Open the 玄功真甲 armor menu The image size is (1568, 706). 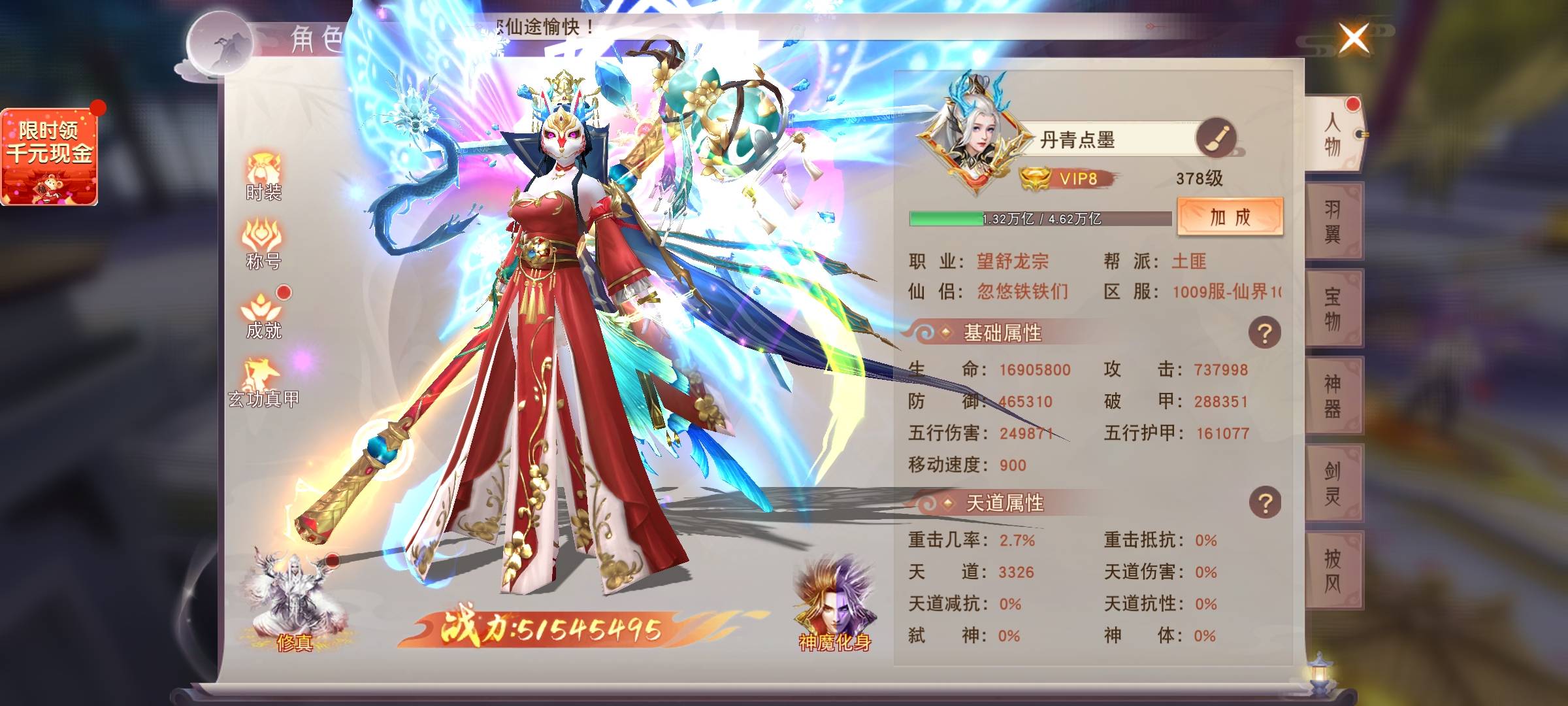263,383
